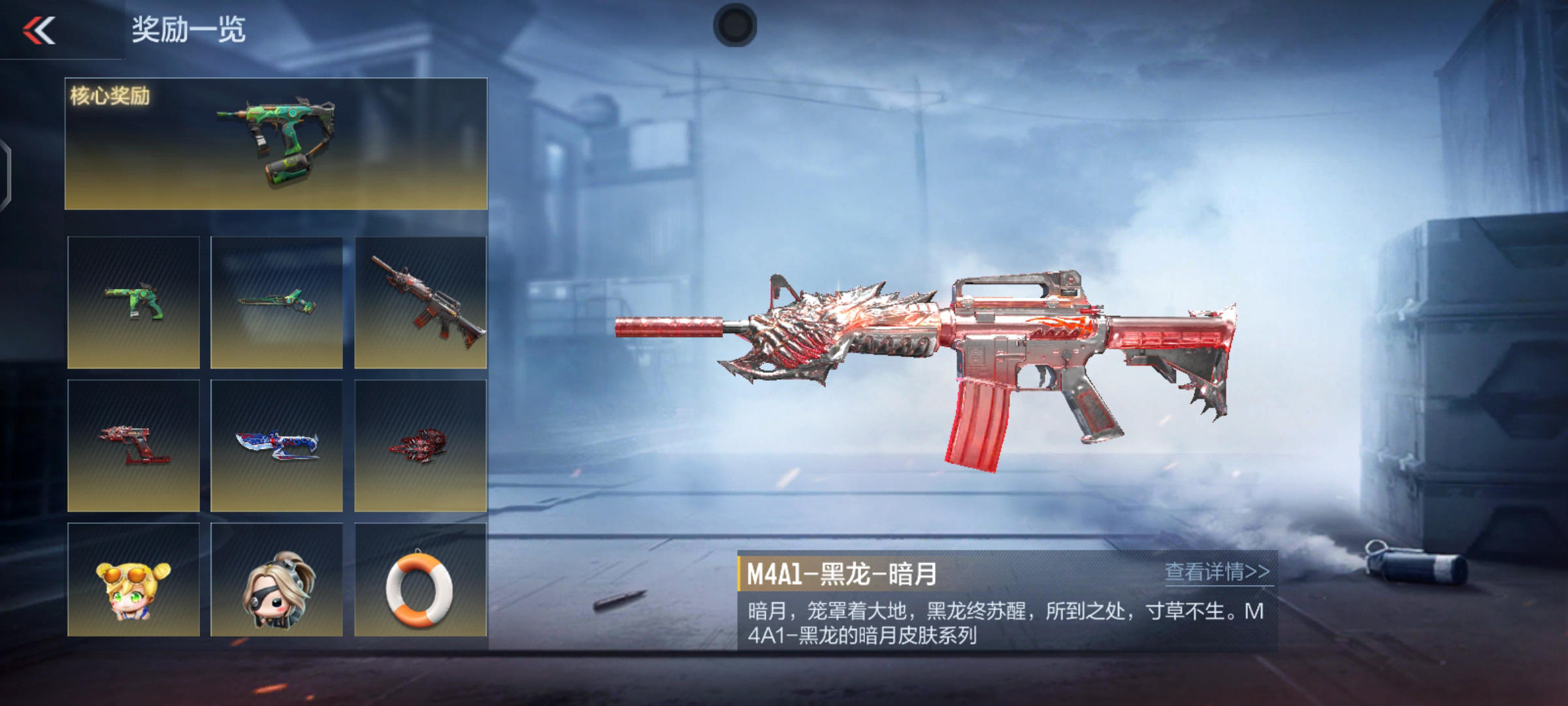The image size is (1568, 706).
Task: Select the core reward green submachine gun
Action: 276,144
